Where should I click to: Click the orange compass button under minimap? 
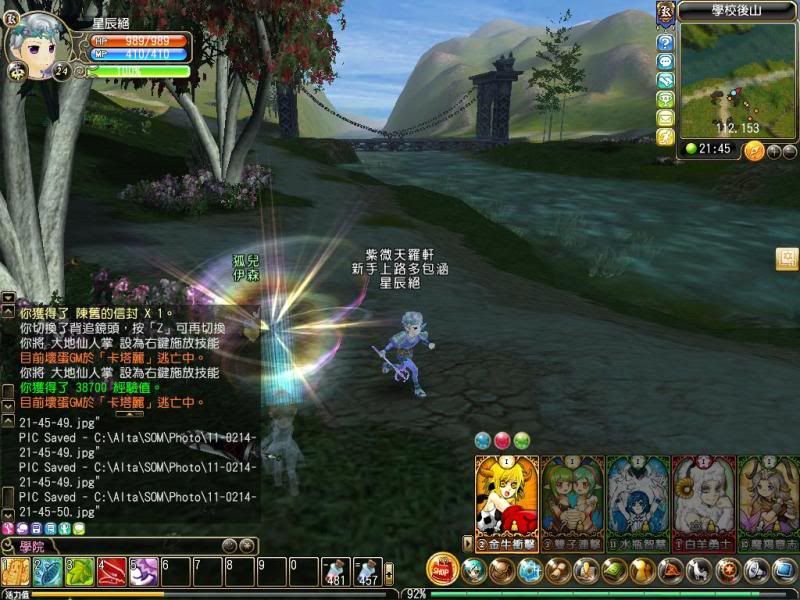click(x=753, y=151)
